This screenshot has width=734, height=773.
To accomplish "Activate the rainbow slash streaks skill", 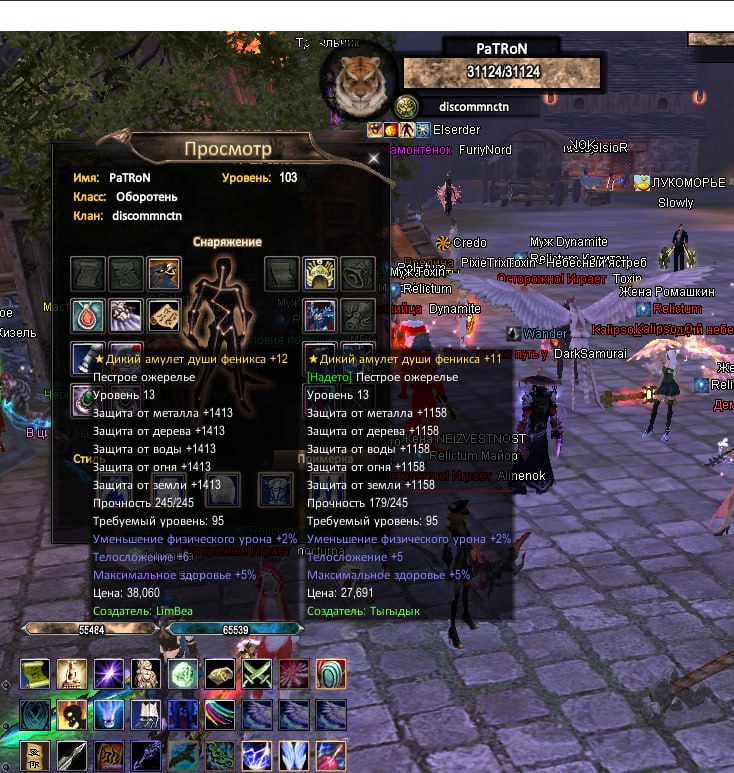I will [x=220, y=715].
